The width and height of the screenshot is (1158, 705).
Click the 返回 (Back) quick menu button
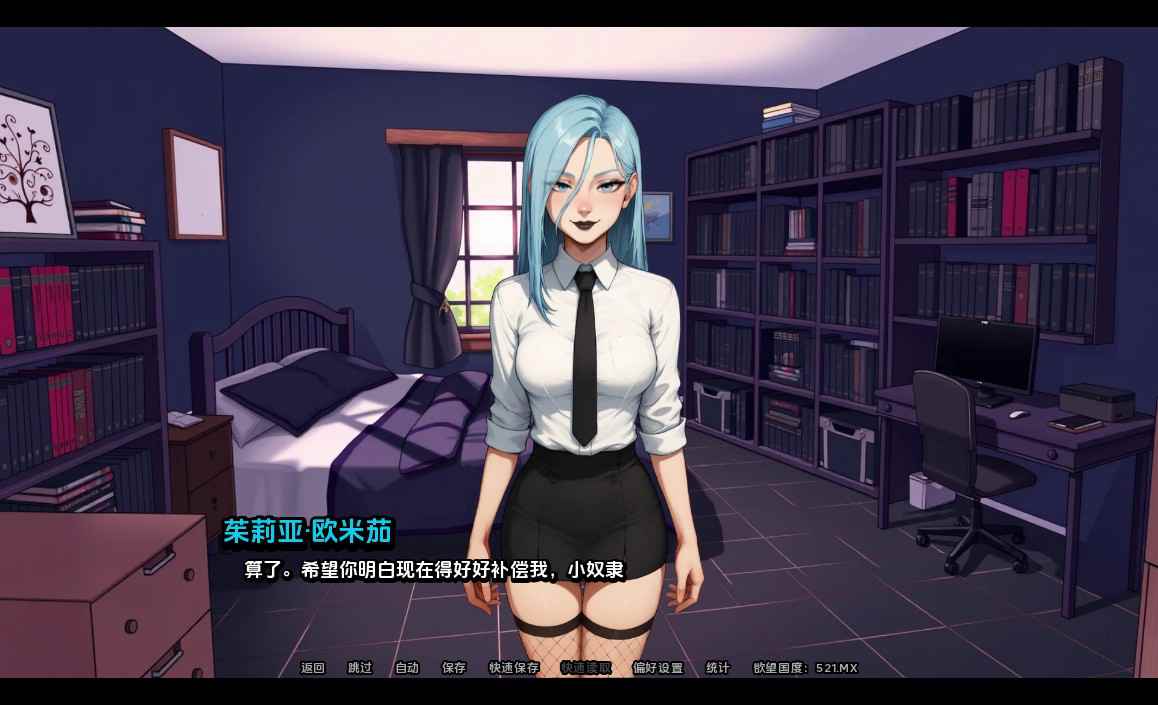click(313, 668)
